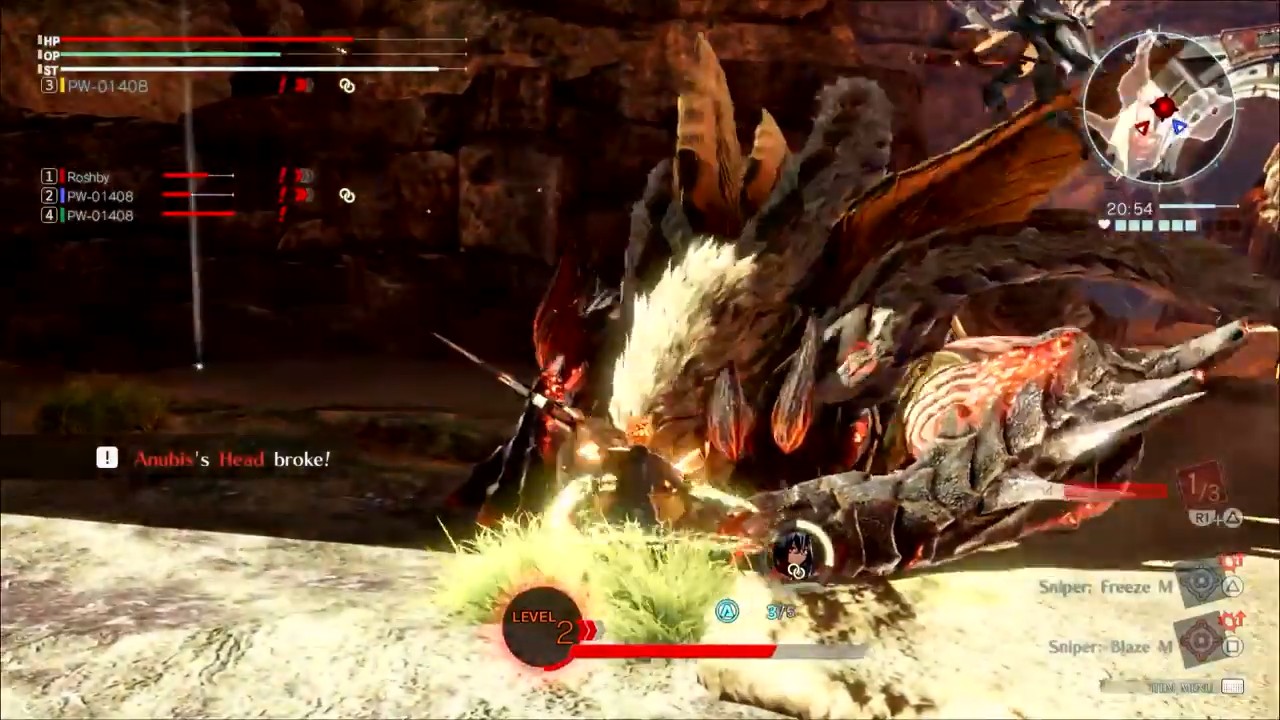Choose the Sniper: Freeze M bullet
The width and height of the screenshot is (1280, 720).
pyautogui.click(x=1105, y=587)
